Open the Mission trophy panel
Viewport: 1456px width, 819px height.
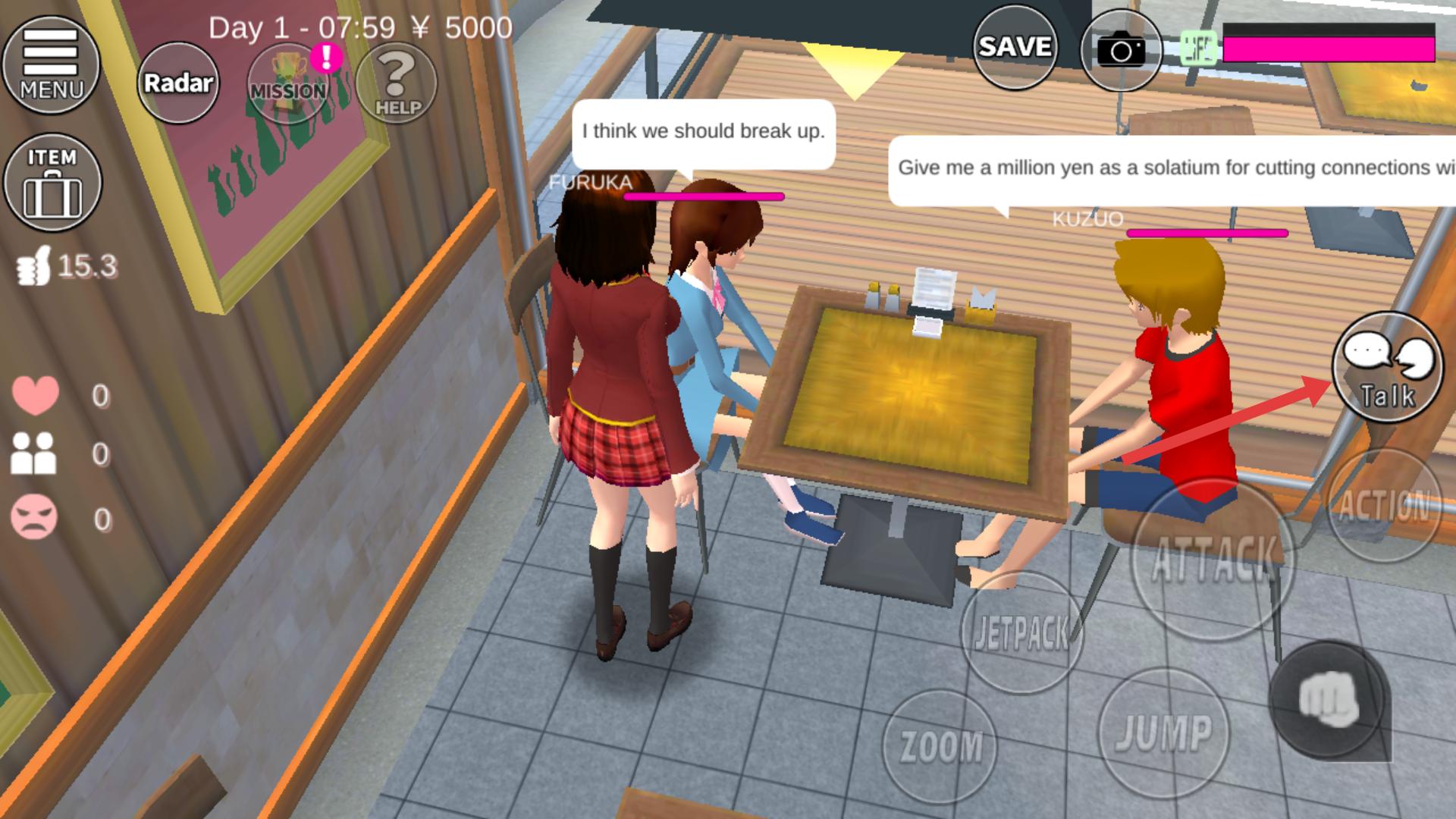pyautogui.click(x=289, y=83)
